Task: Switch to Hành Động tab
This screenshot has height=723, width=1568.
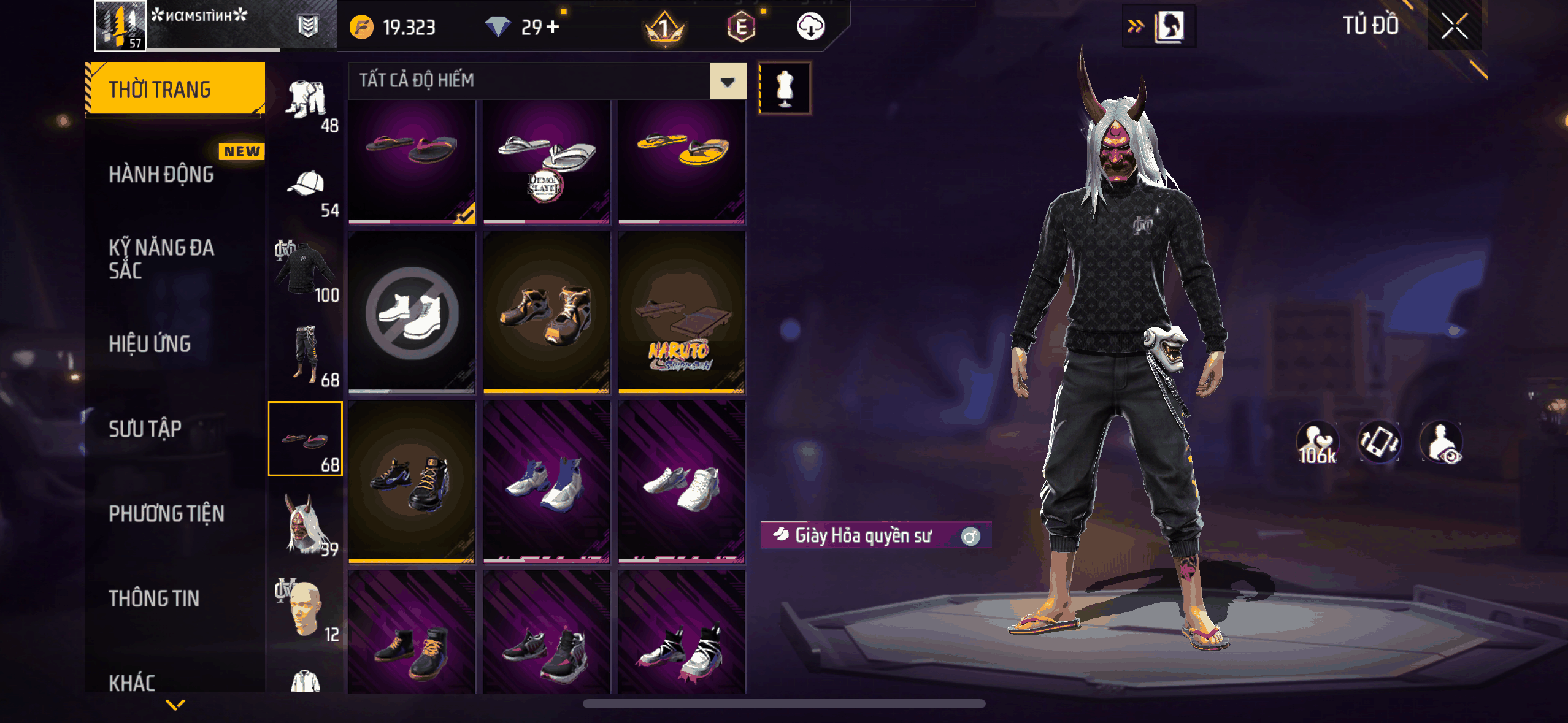Action: [162, 175]
